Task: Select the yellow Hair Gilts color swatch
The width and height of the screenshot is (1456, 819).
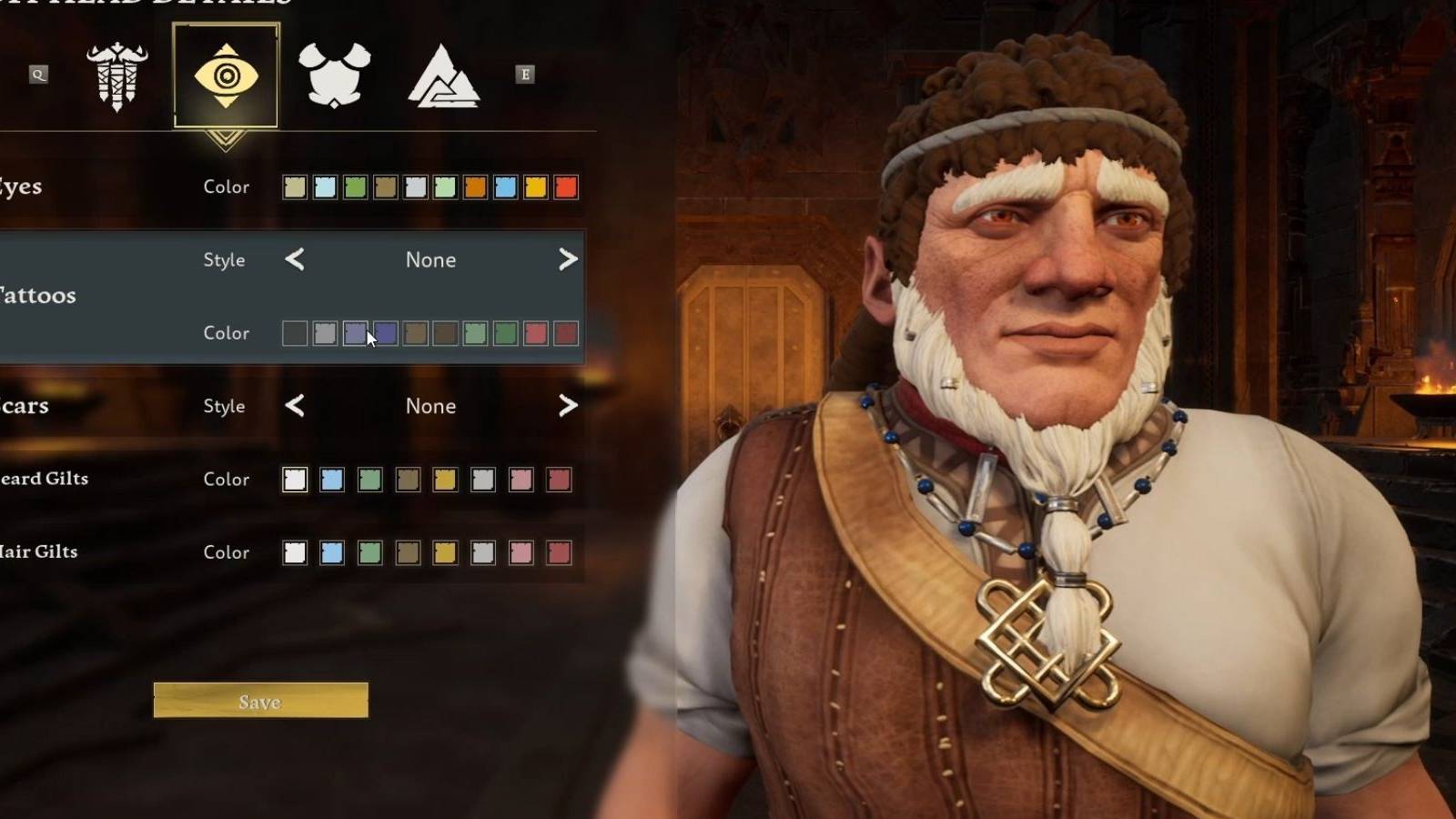Action: click(445, 552)
